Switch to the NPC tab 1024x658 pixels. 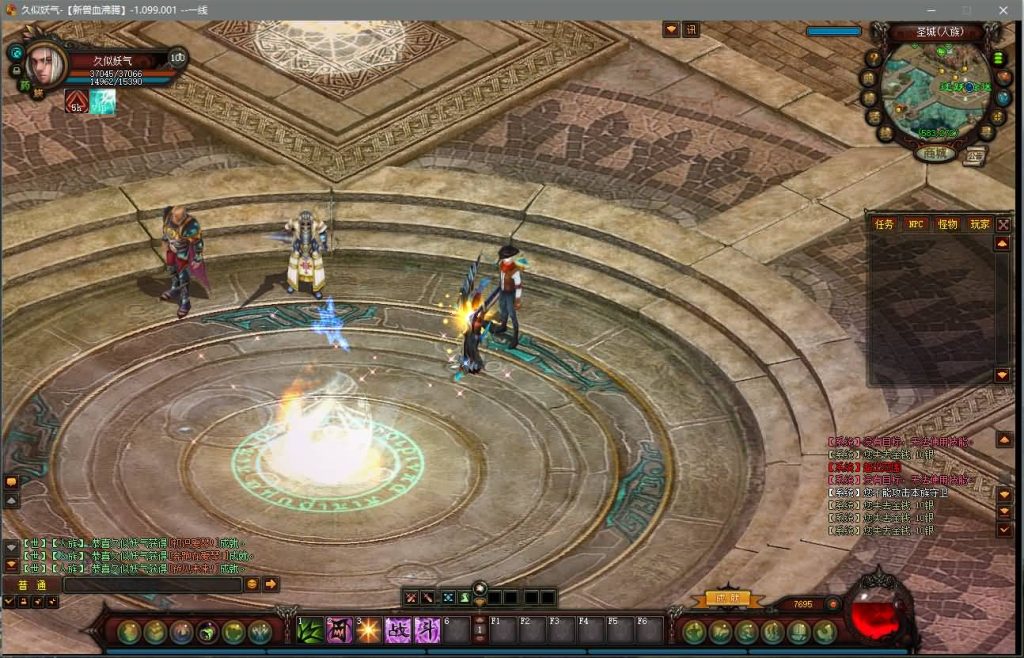click(x=915, y=225)
